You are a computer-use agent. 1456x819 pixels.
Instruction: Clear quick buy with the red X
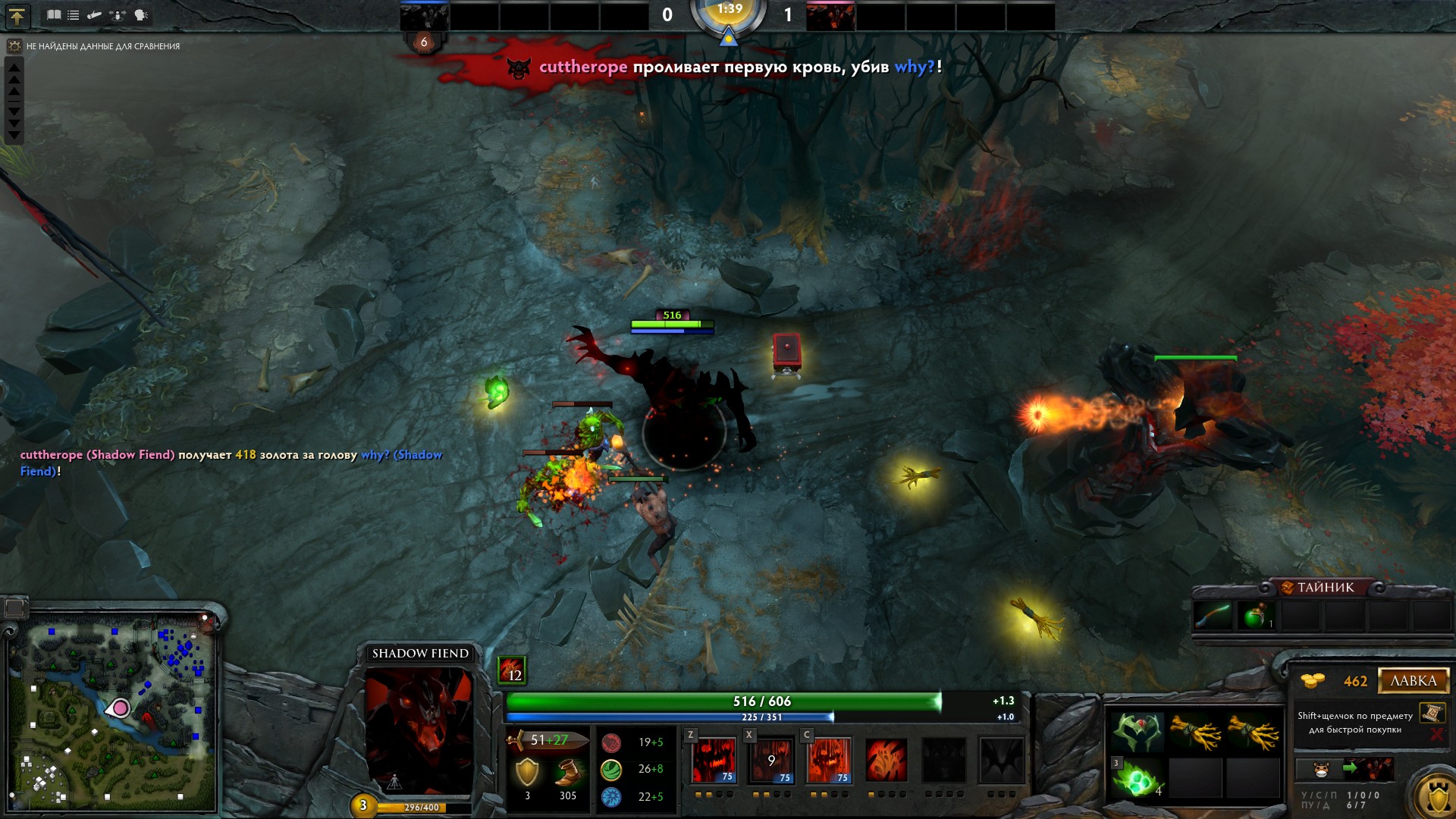(x=1436, y=734)
